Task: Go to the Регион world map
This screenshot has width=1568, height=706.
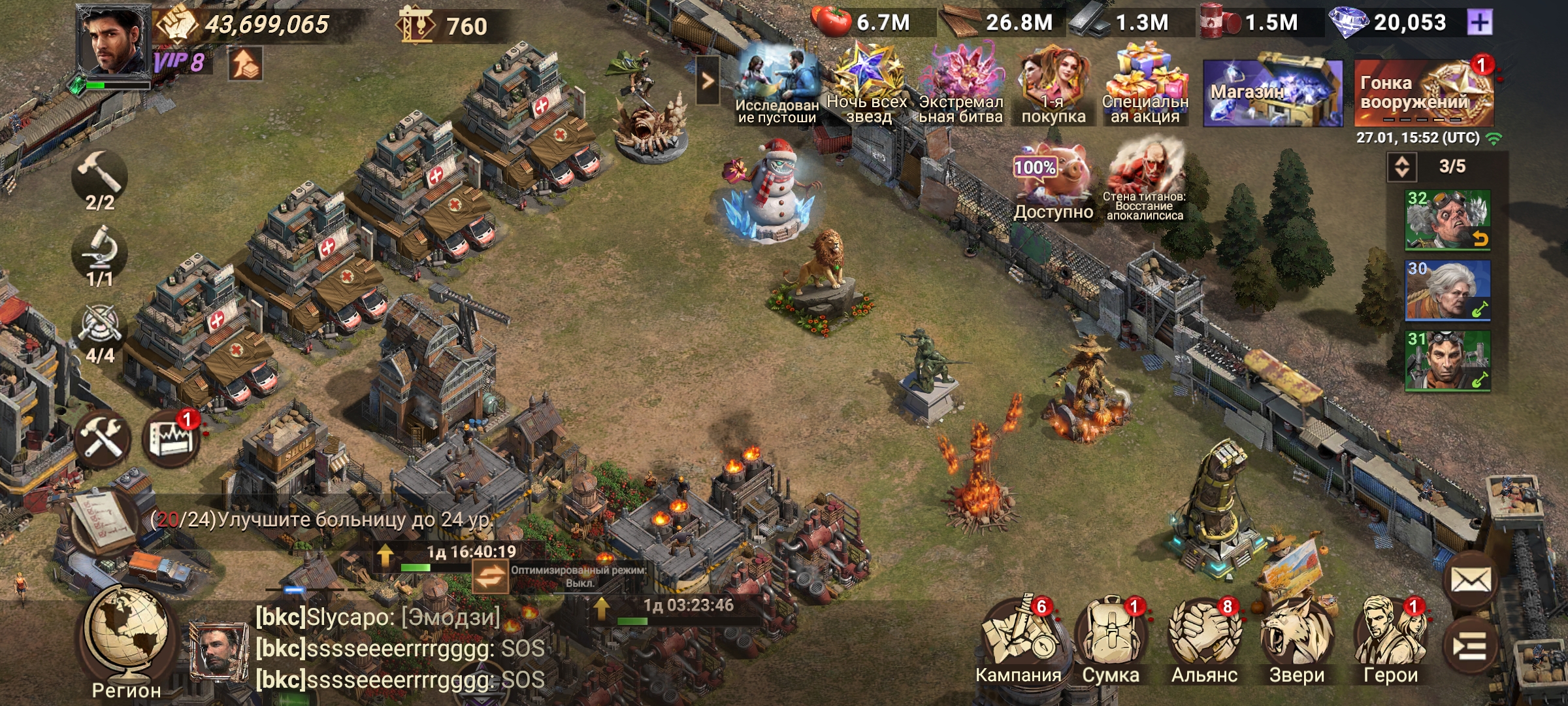Action: tap(126, 639)
